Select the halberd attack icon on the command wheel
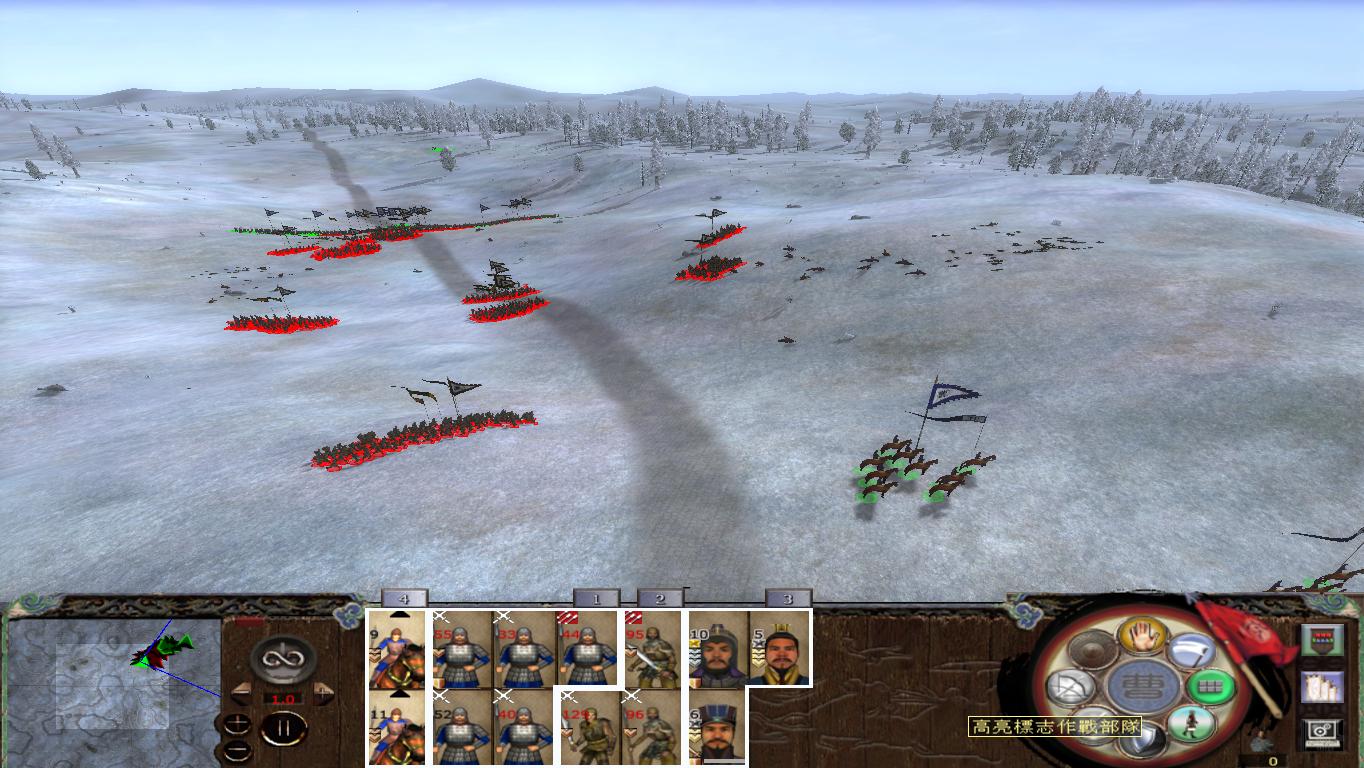Viewport: 1364px width, 768px height. (1190, 650)
